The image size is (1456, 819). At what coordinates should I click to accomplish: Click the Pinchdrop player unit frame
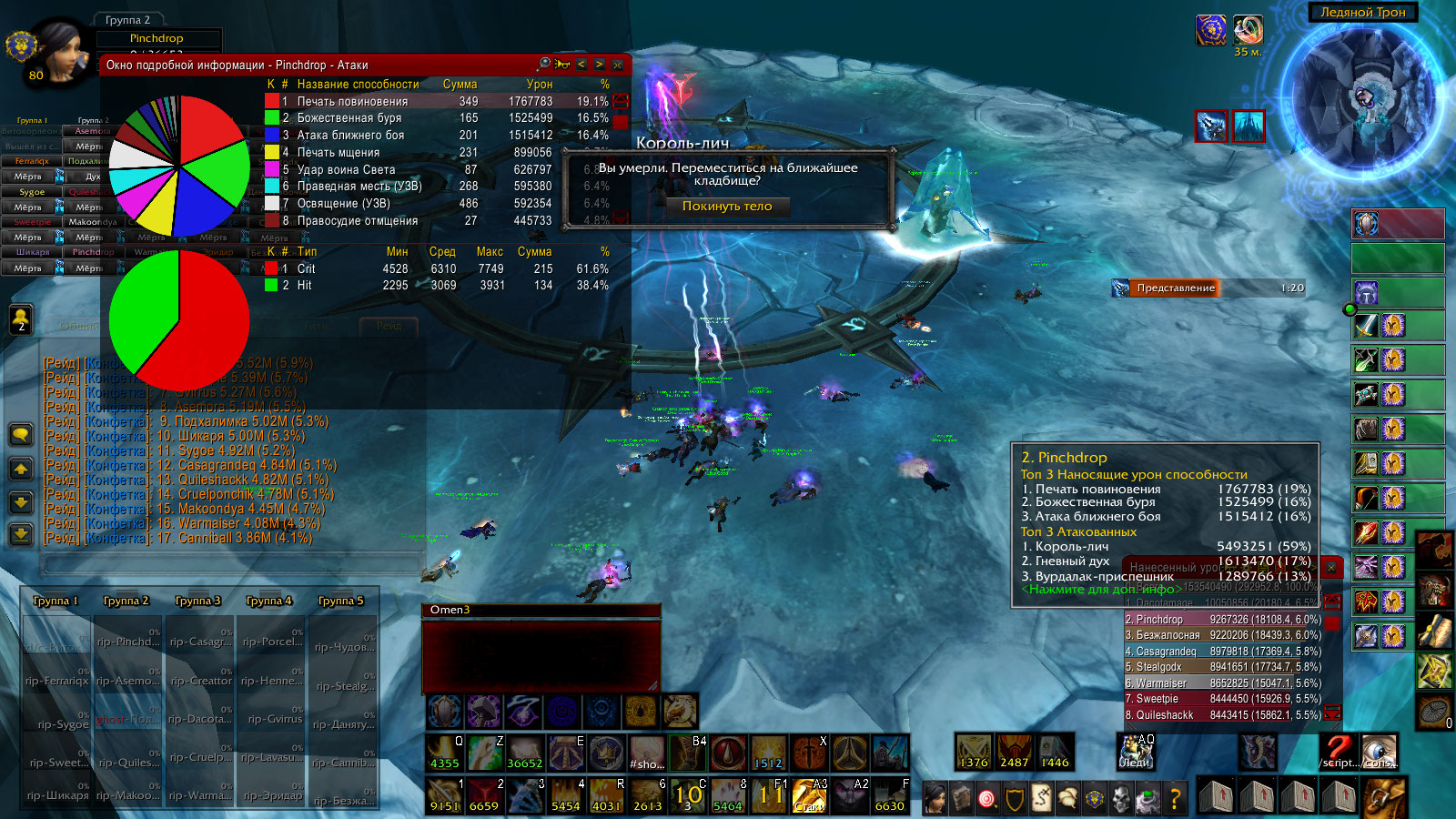[155, 39]
